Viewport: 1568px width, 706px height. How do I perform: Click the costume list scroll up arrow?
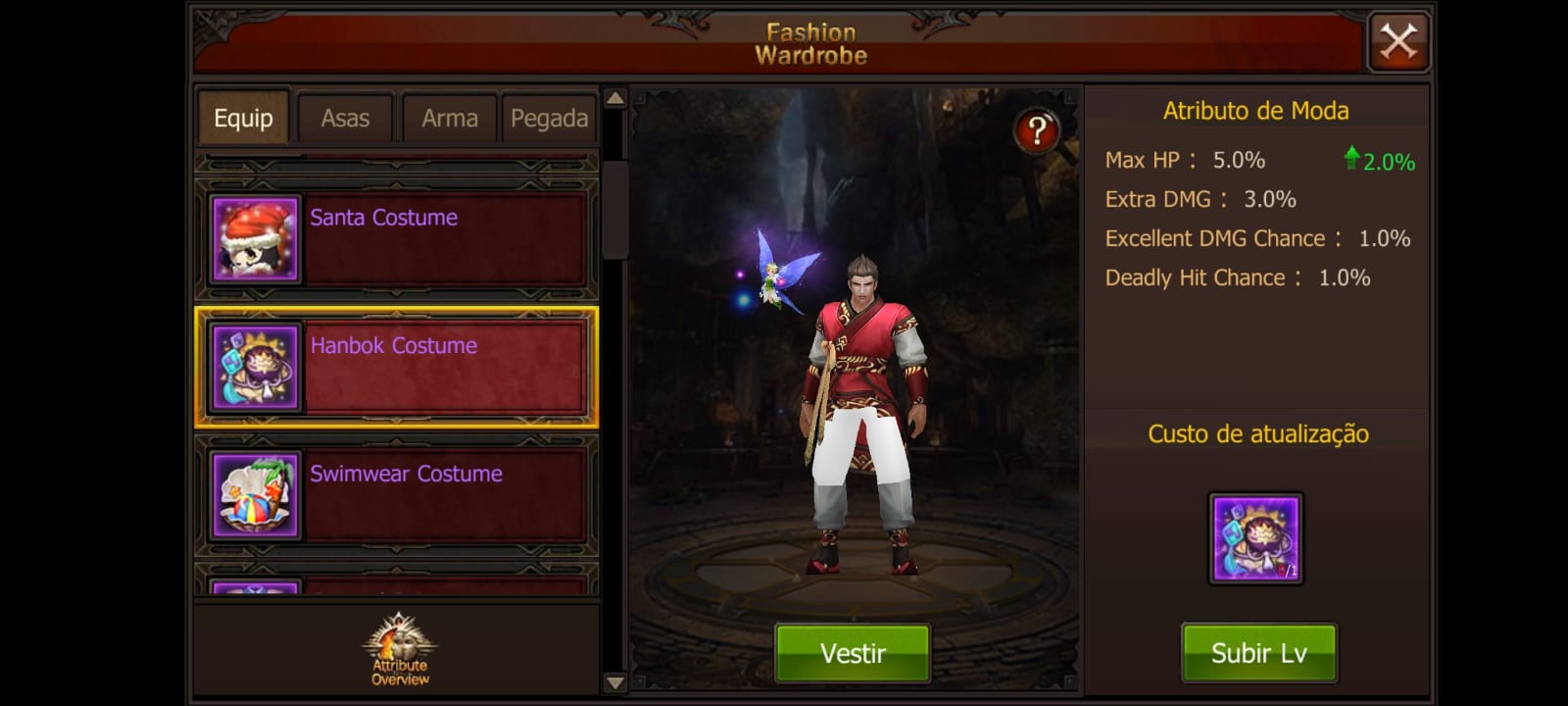[615, 98]
